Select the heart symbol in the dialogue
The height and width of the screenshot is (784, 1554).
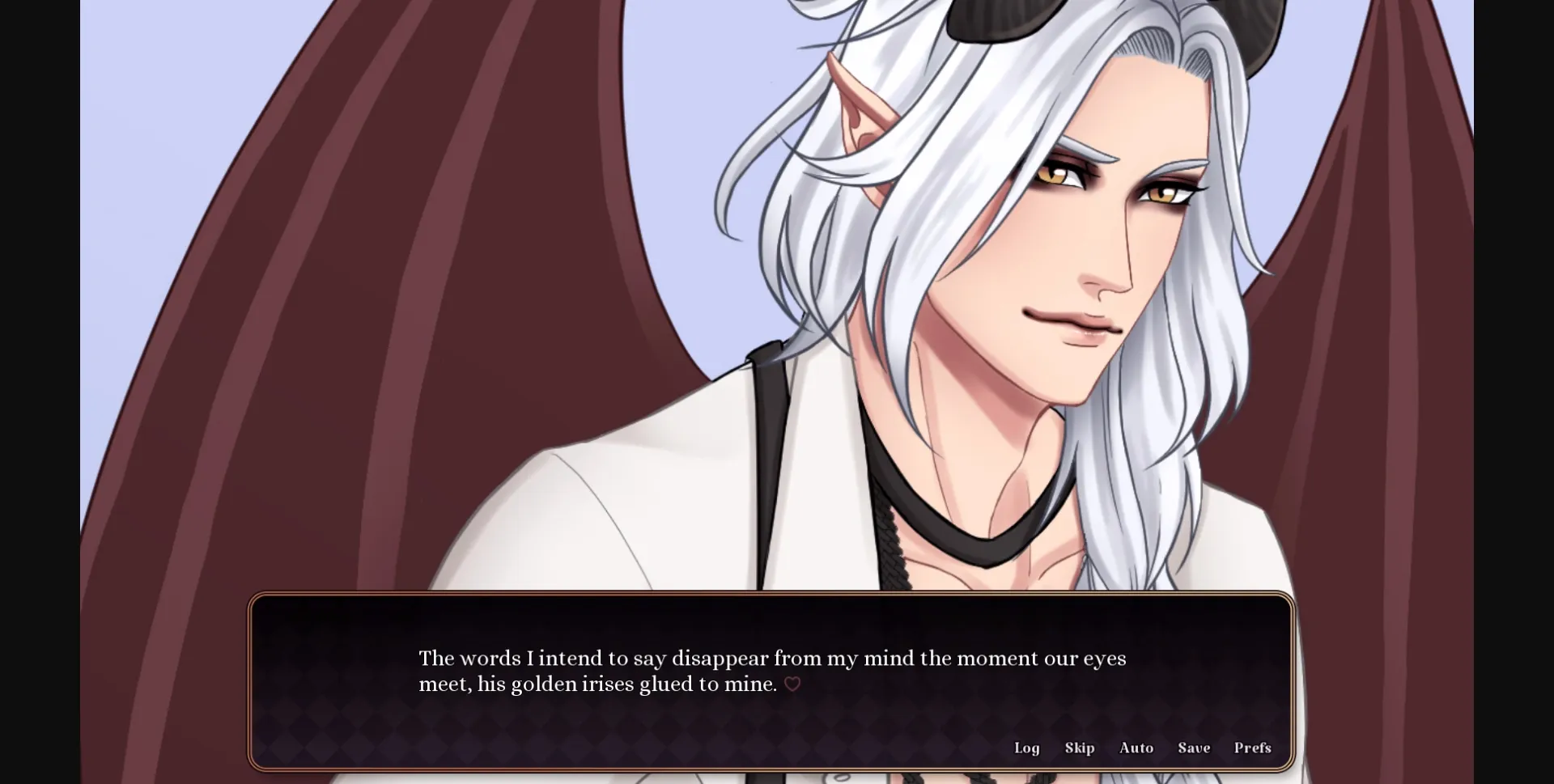click(x=792, y=684)
